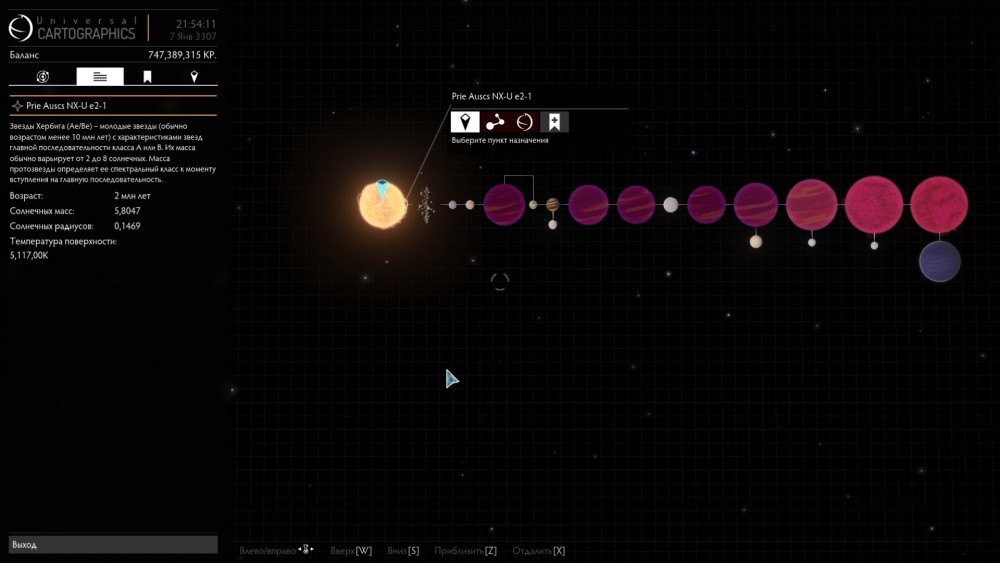Screen dimensions: 1000x563
Task: Open the details list tab
Action: click(x=100, y=77)
